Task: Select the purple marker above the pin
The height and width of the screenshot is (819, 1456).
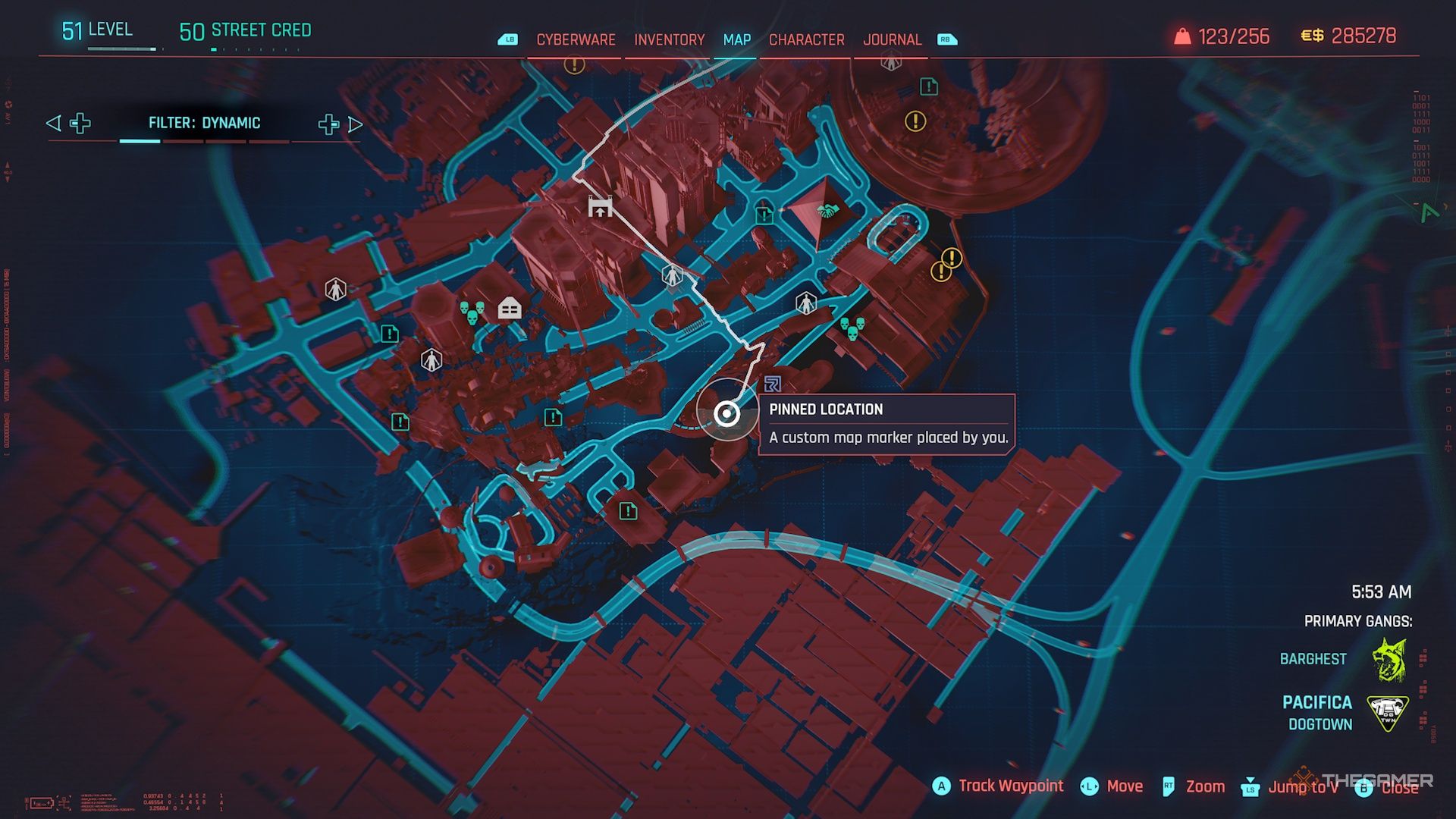Action: point(773,384)
